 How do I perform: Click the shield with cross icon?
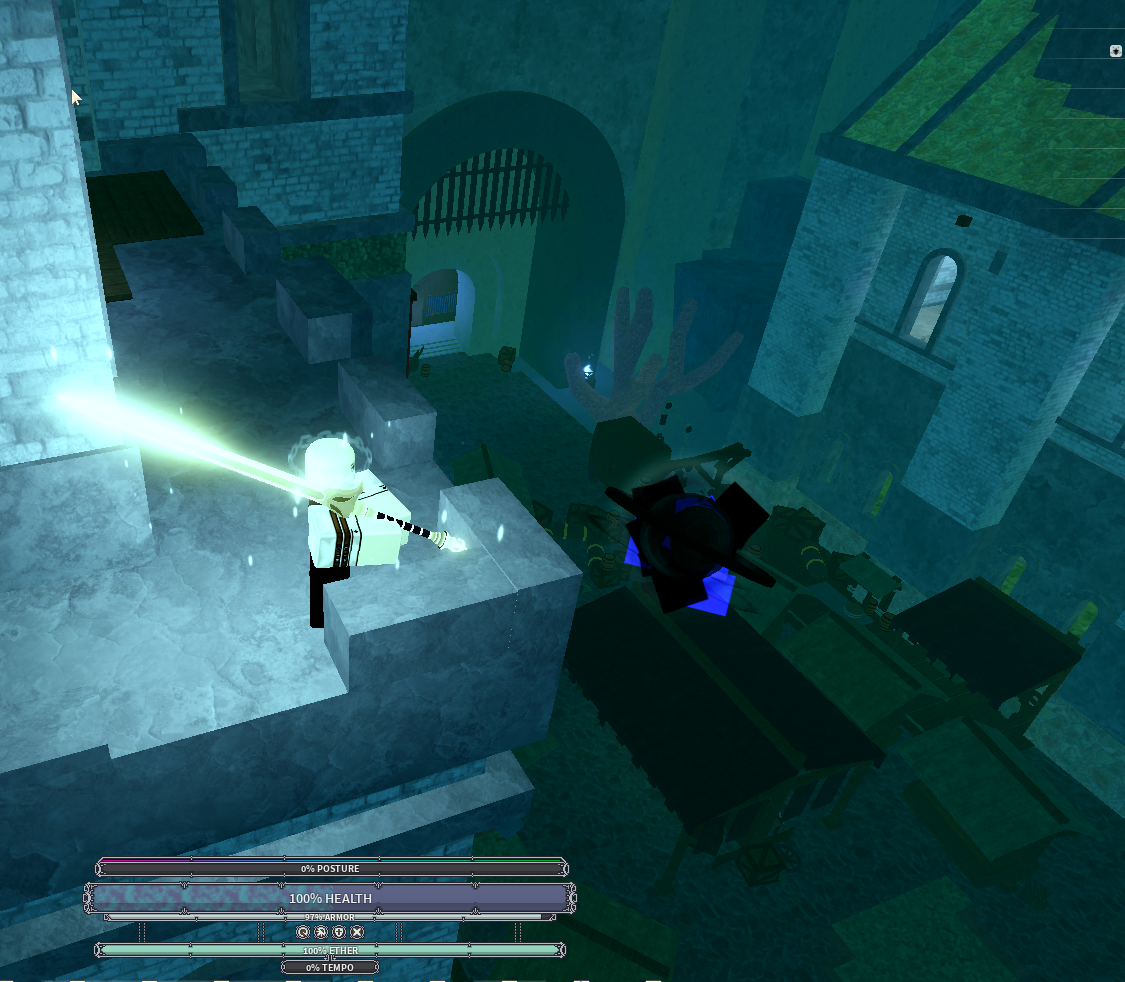tap(339, 932)
